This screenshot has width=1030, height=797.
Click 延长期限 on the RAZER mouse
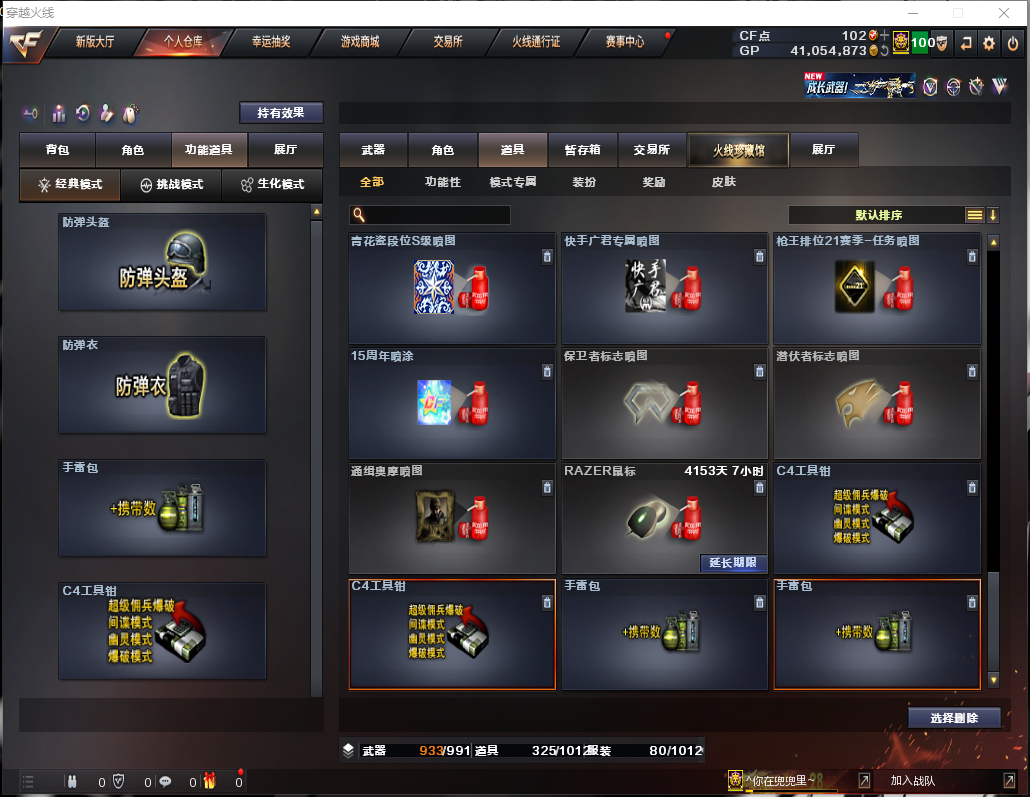pos(733,563)
